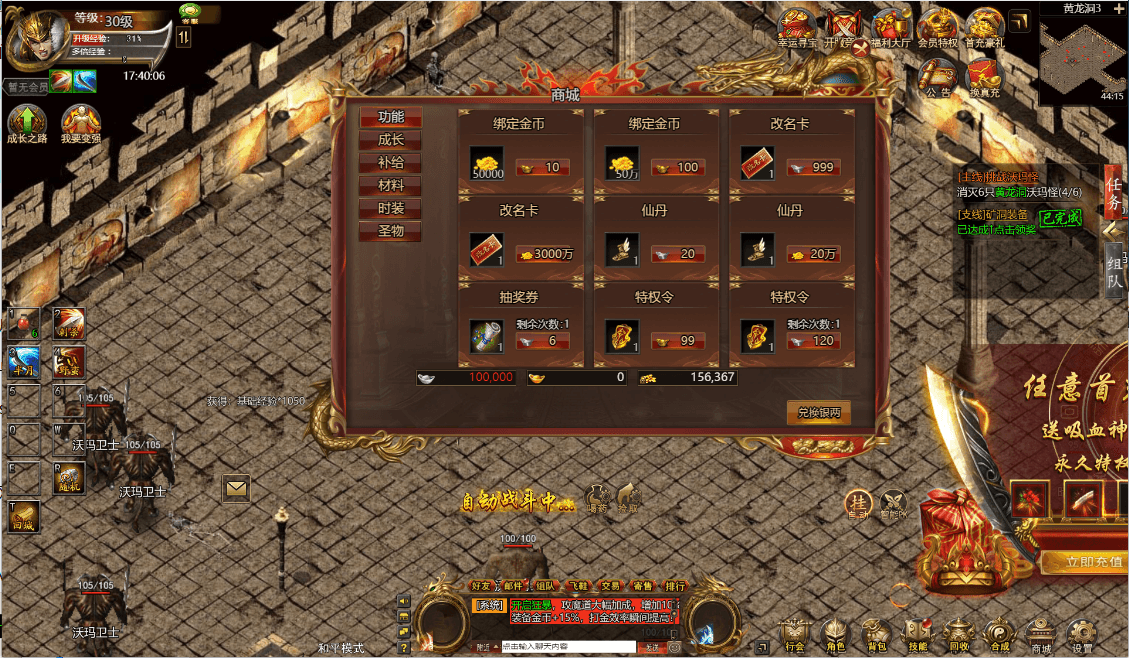Screen dimensions: 1129x658
Task: Show the 公告 announcement scroll
Action: coord(938,76)
